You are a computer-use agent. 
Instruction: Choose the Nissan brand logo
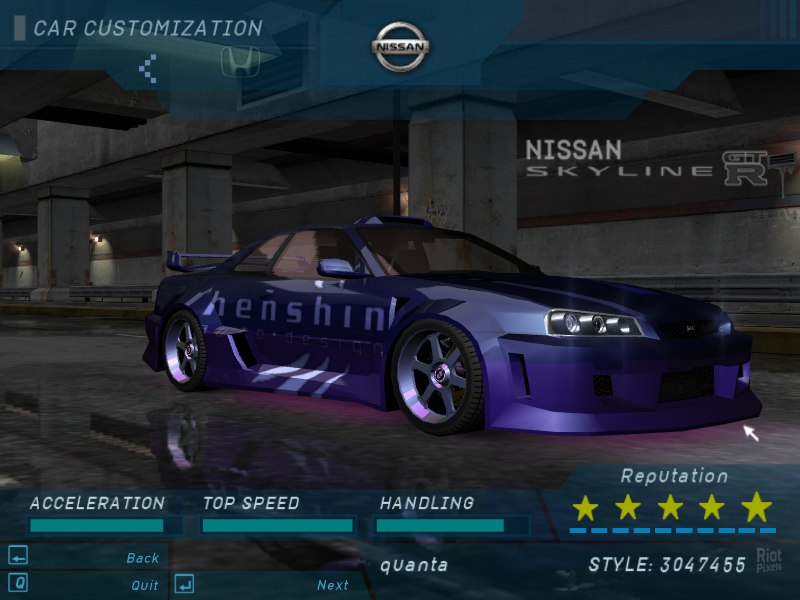[x=401, y=47]
